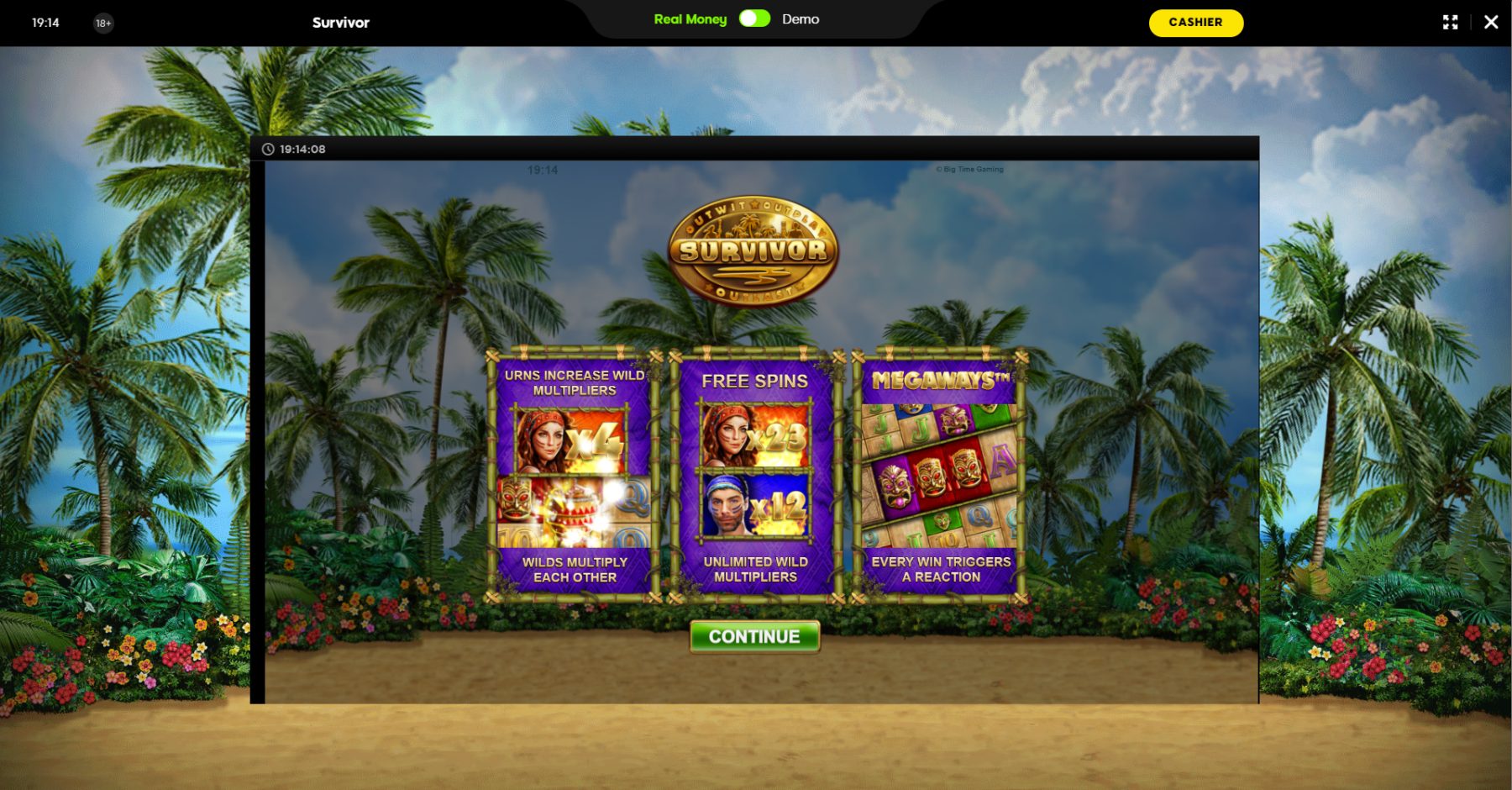Open the Cashier
1512x790 pixels.
pyautogui.click(x=1195, y=23)
